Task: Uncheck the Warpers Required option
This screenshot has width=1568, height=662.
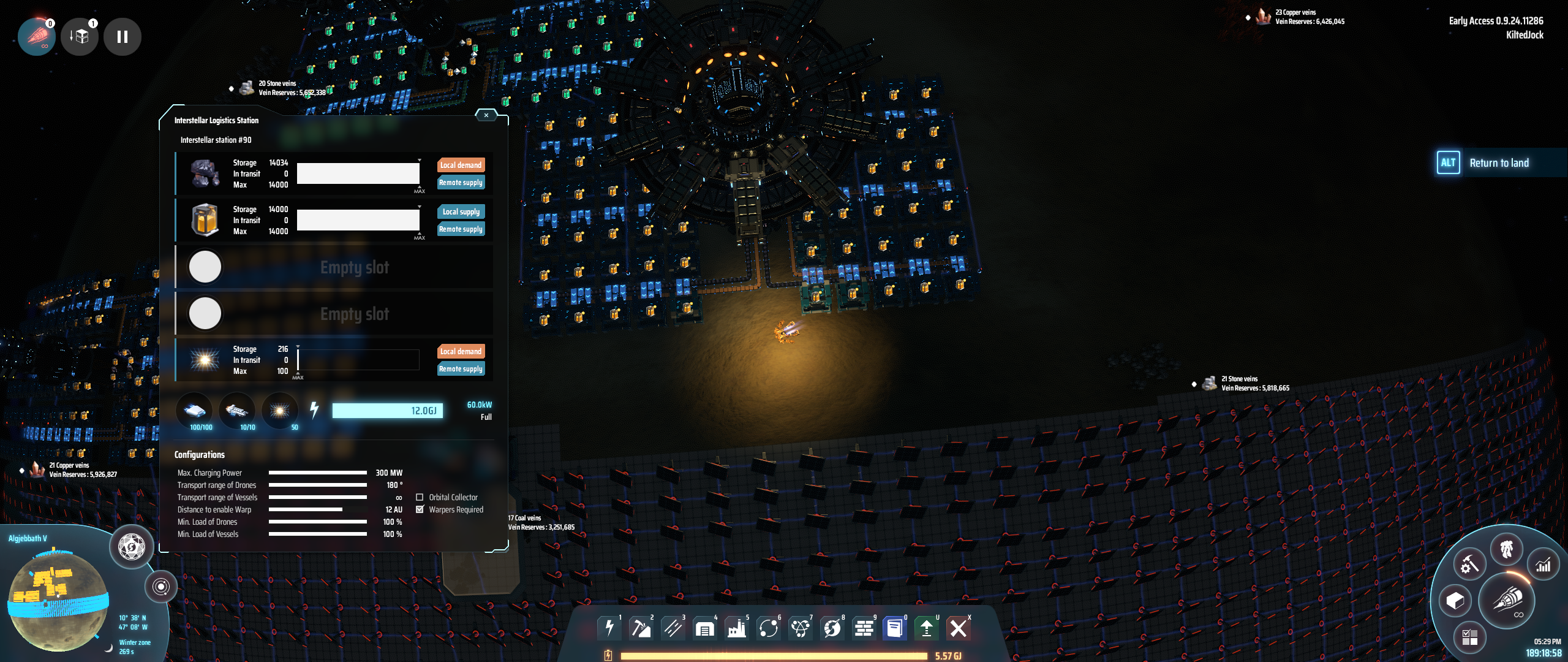Action: click(x=420, y=509)
